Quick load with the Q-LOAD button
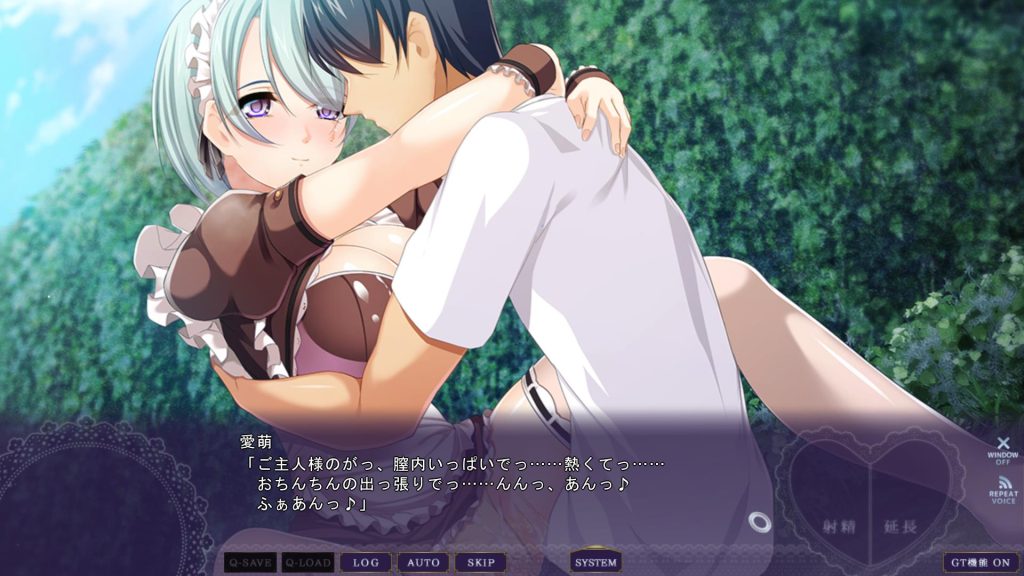The width and height of the screenshot is (1024, 576). coord(307,563)
